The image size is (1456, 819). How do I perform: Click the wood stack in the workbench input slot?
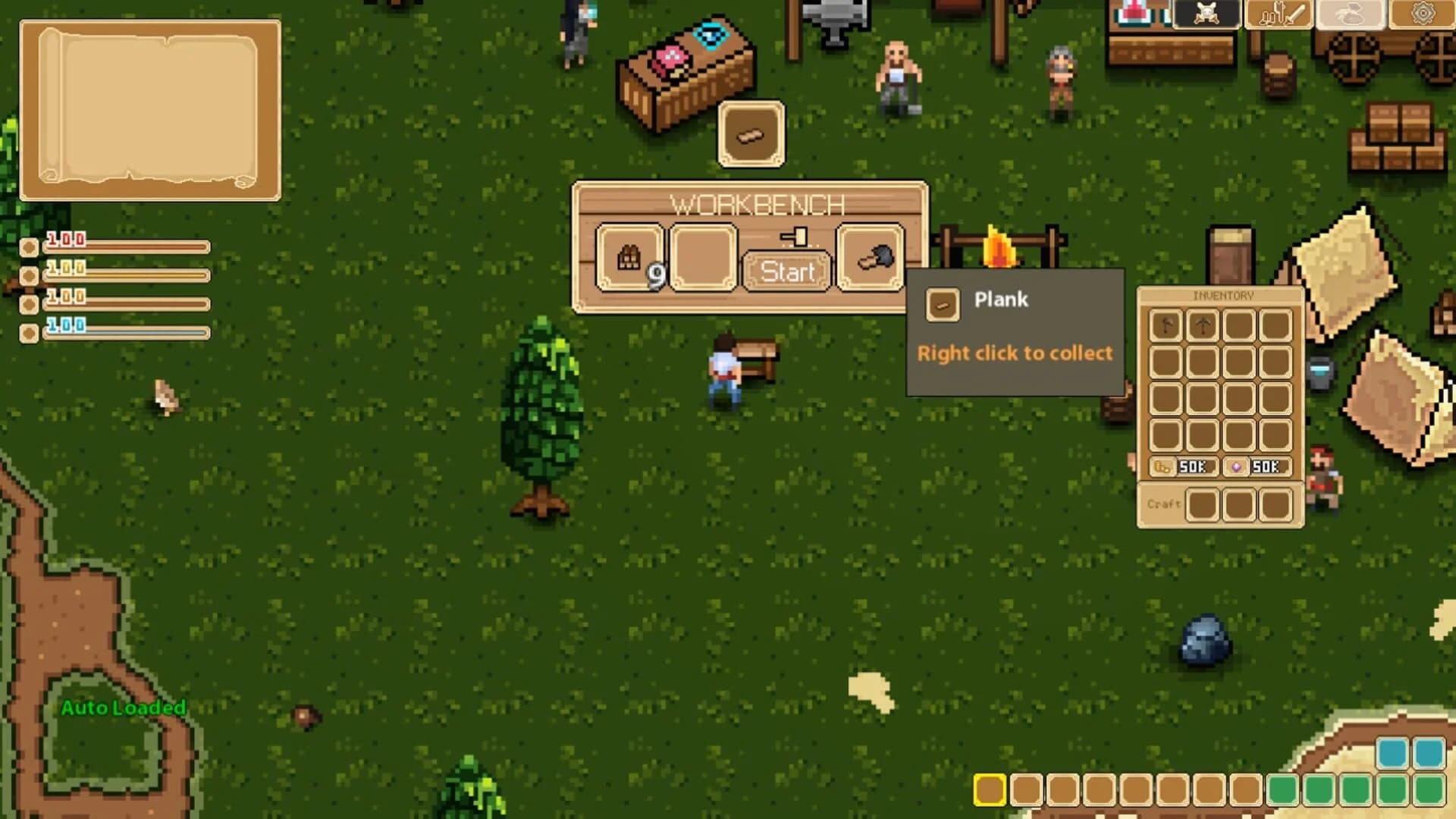pyautogui.click(x=630, y=256)
